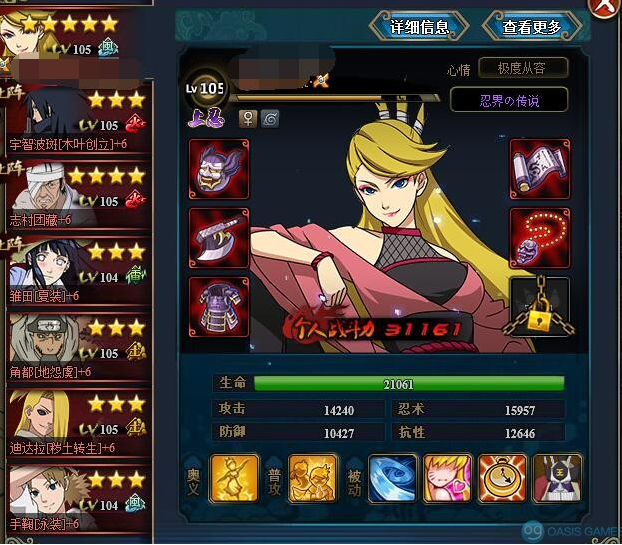Select 宇智波斑[木叶创立] from the ninja list
622x545 pixels.
click(75, 120)
